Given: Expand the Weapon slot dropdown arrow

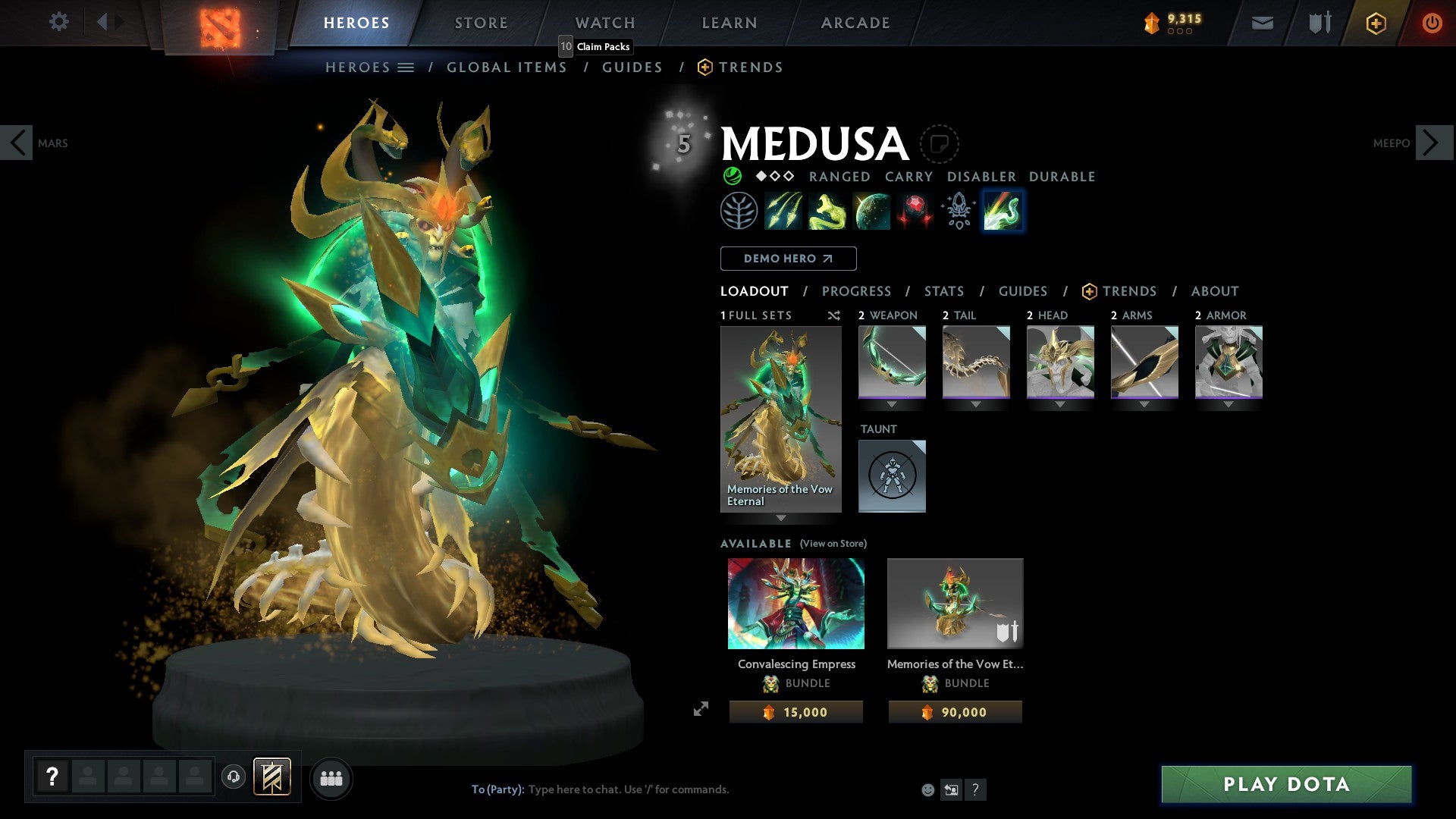Looking at the screenshot, I should (893, 404).
